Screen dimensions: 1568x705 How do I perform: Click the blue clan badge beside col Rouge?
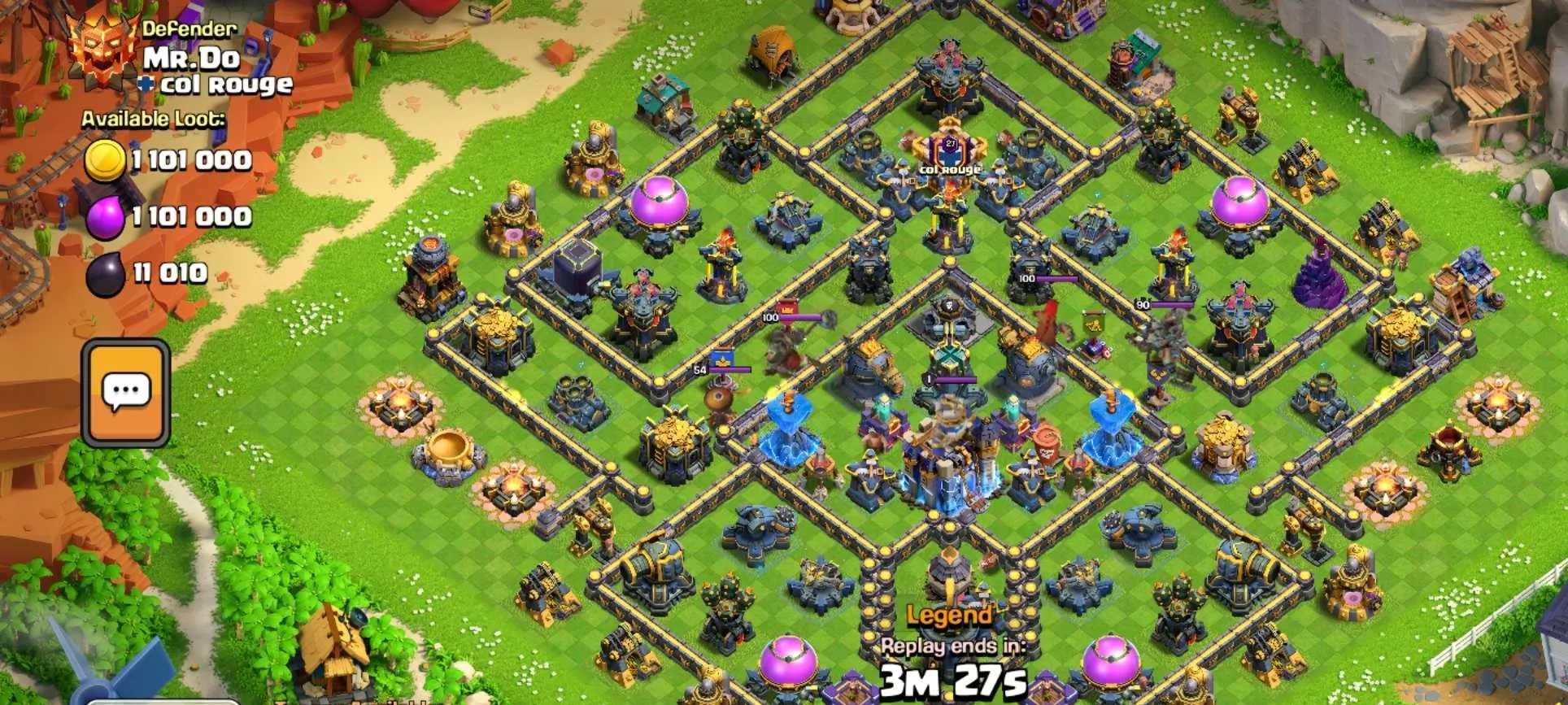coord(145,83)
